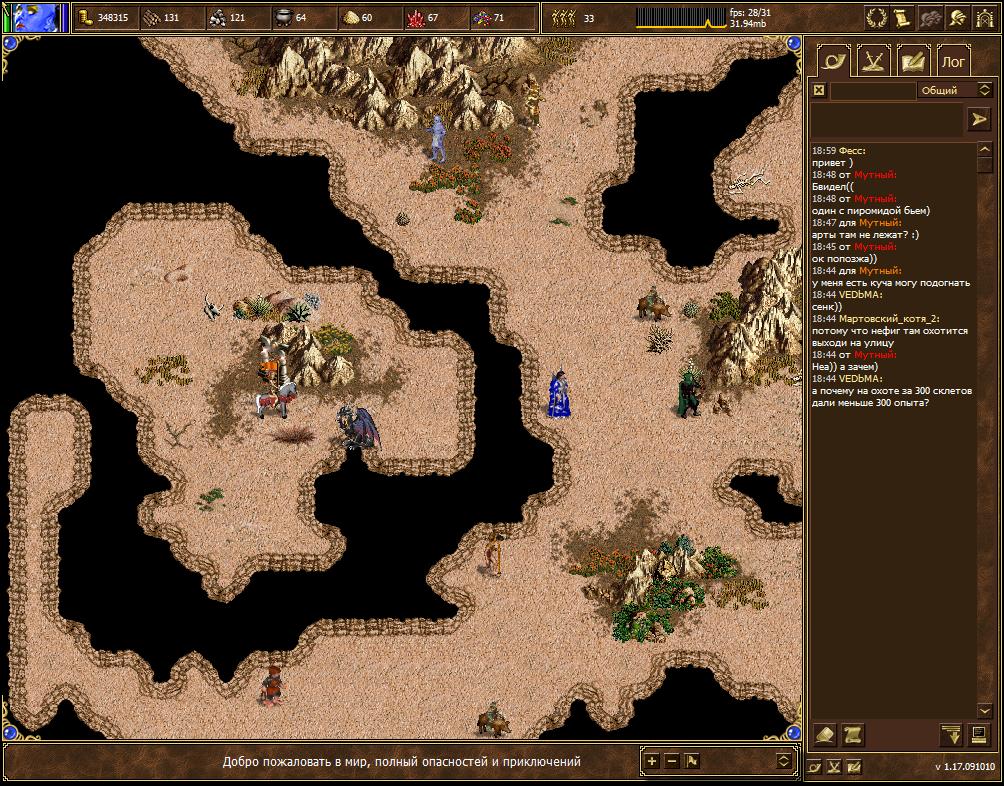The height and width of the screenshot is (786, 1004).
Task: Switch to the Лог tab
Action: coord(954,62)
